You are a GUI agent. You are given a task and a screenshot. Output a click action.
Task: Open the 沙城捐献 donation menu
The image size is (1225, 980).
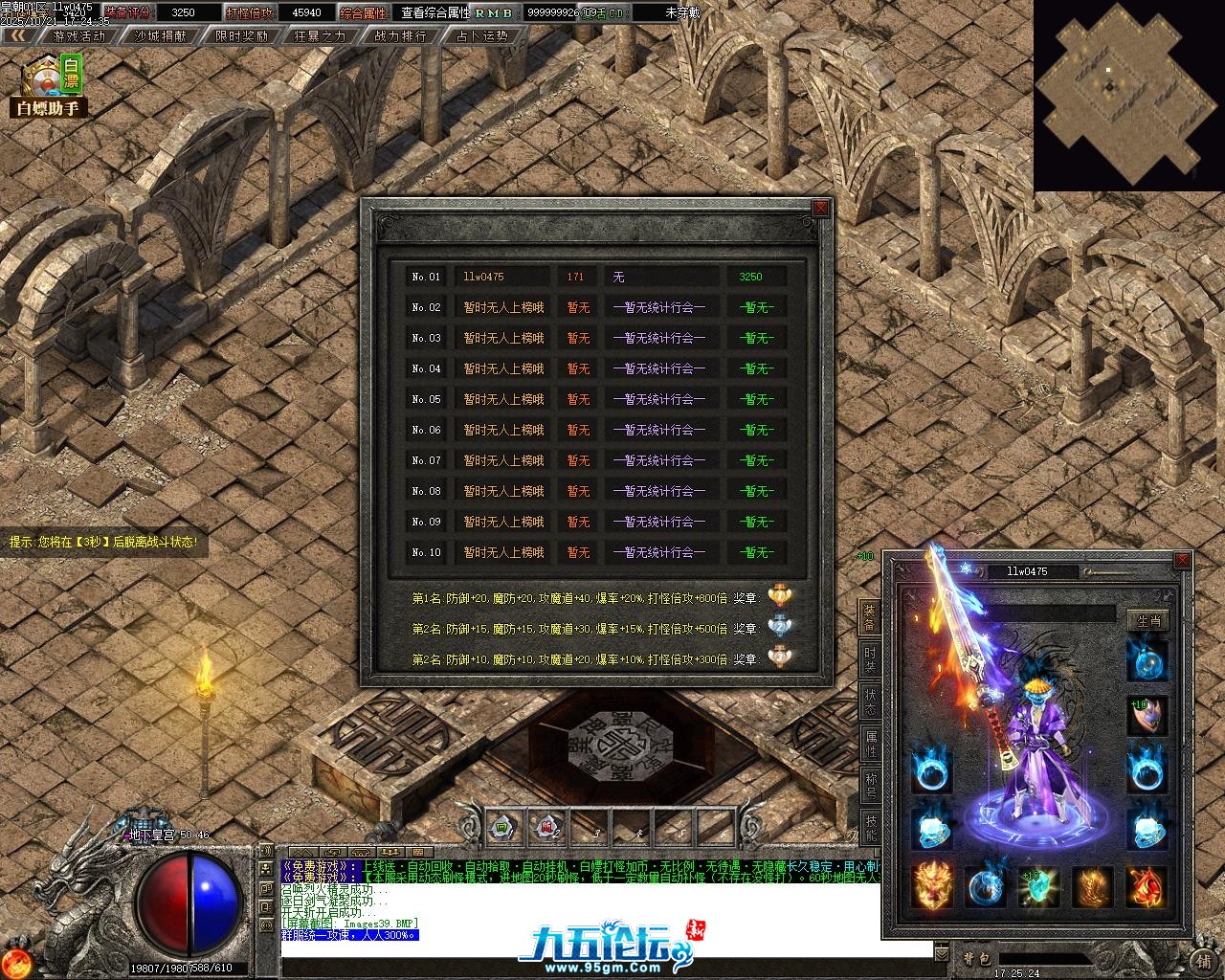coord(160,35)
